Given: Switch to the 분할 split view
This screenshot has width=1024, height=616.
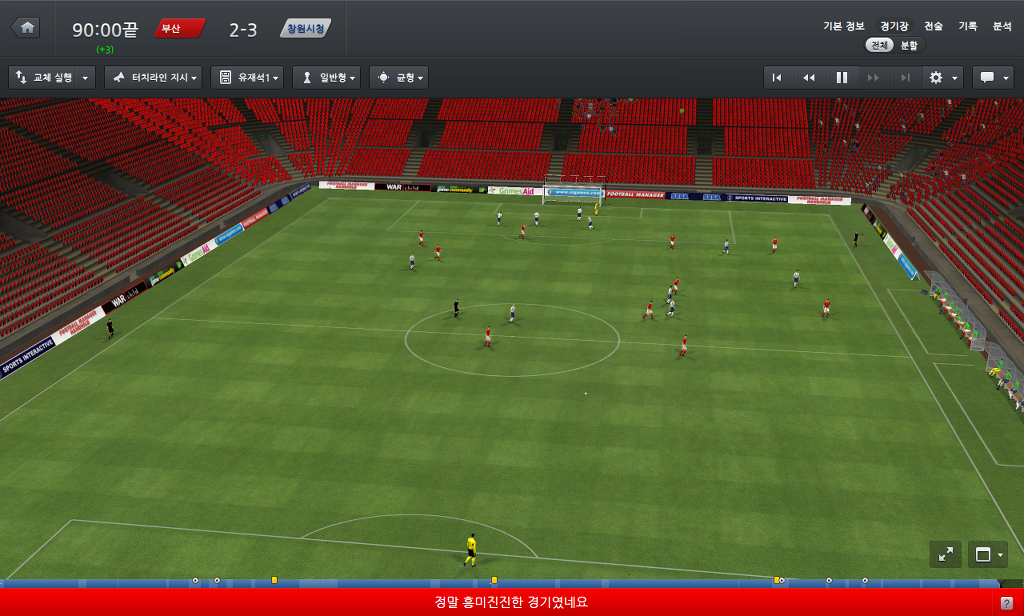Looking at the screenshot, I should click(908, 45).
